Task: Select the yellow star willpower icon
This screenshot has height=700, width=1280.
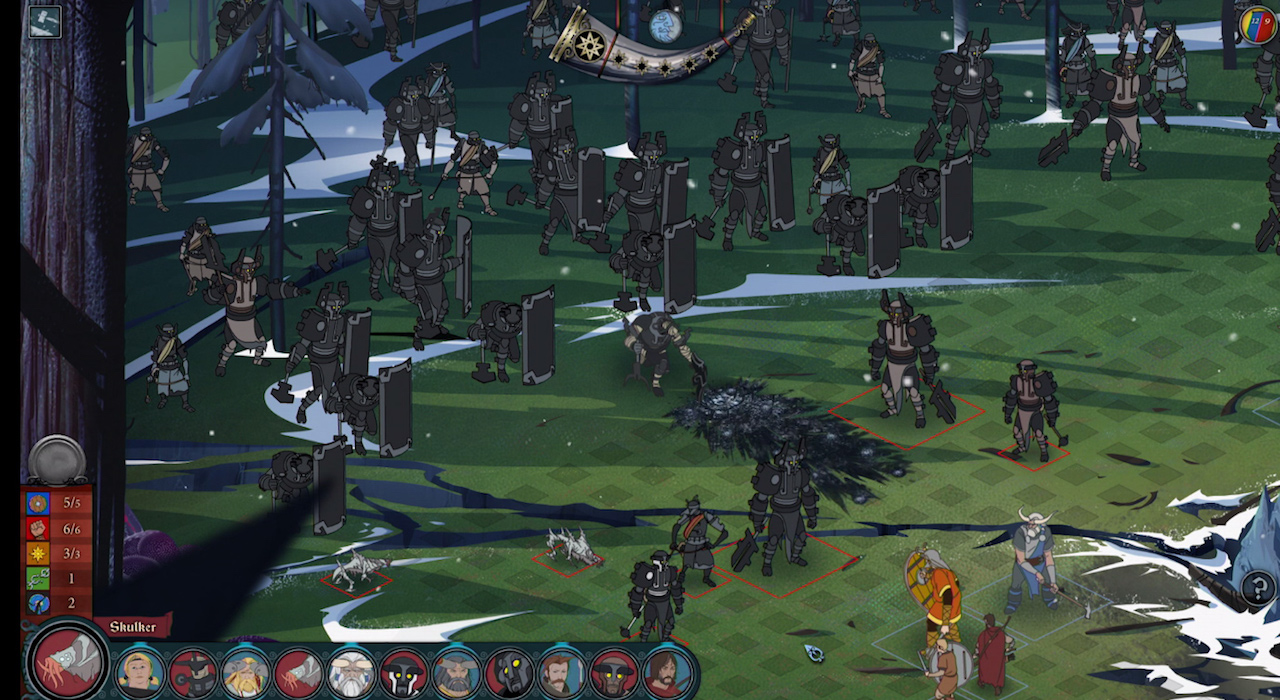Action: [x=38, y=553]
